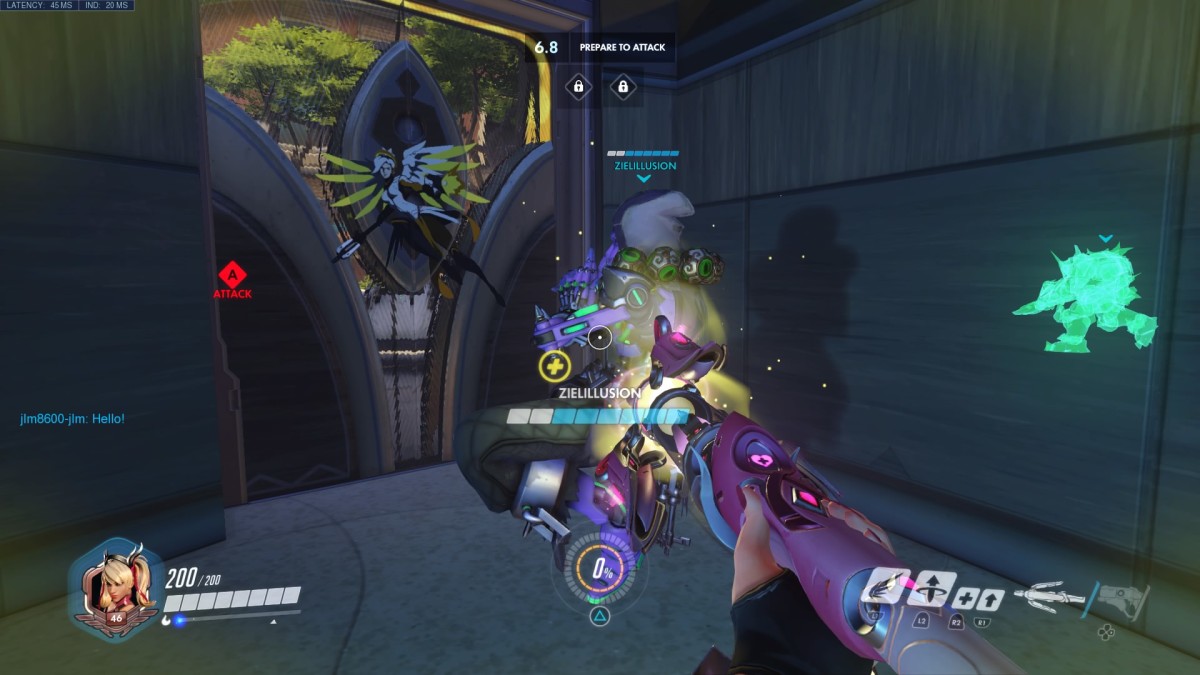Click the red Attack objective A marker
This screenshot has width=1200, height=675.
[232, 273]
